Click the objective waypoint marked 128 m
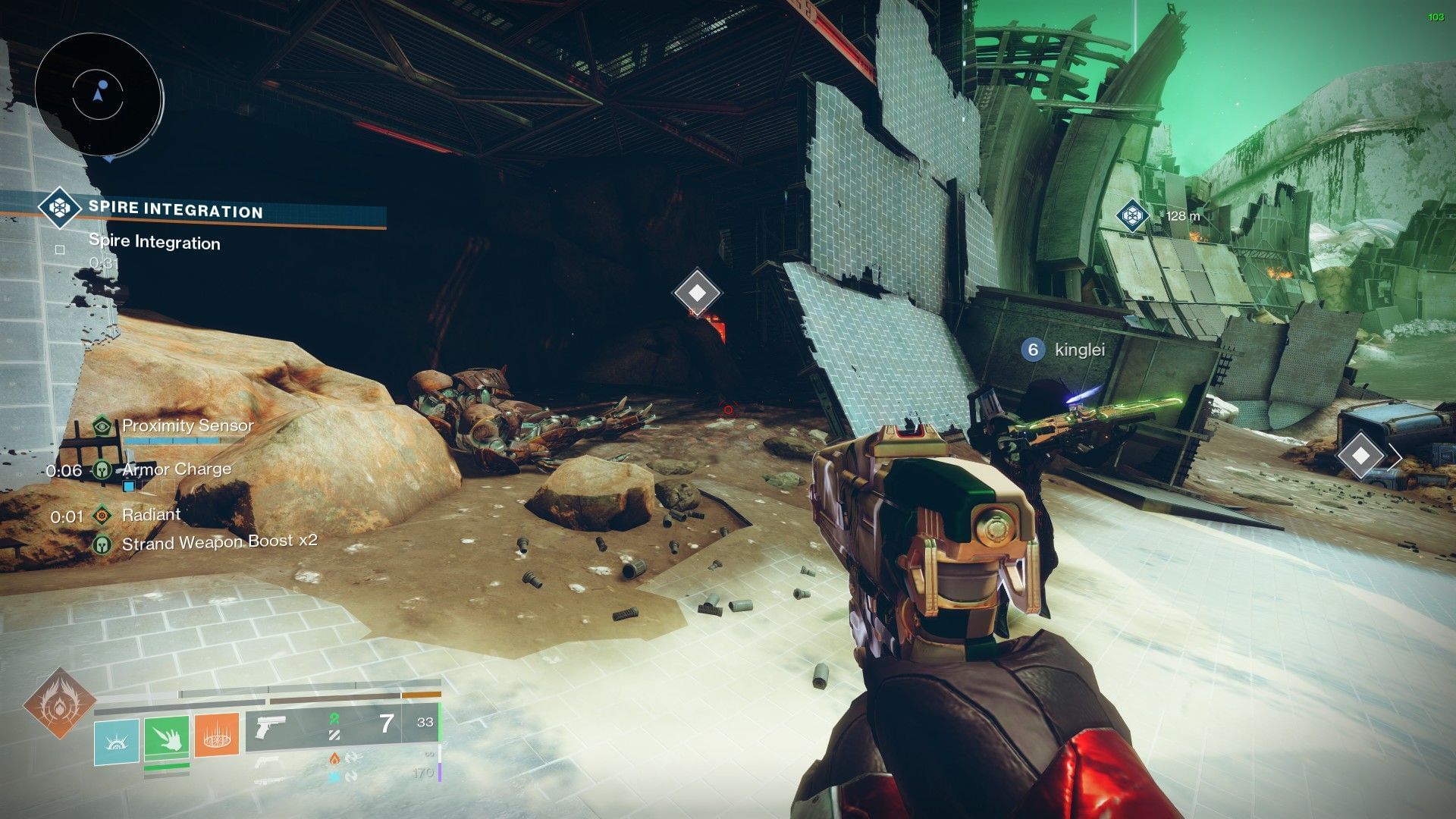This screenshot has height=819, width=1456. (x=1132, y=215)
